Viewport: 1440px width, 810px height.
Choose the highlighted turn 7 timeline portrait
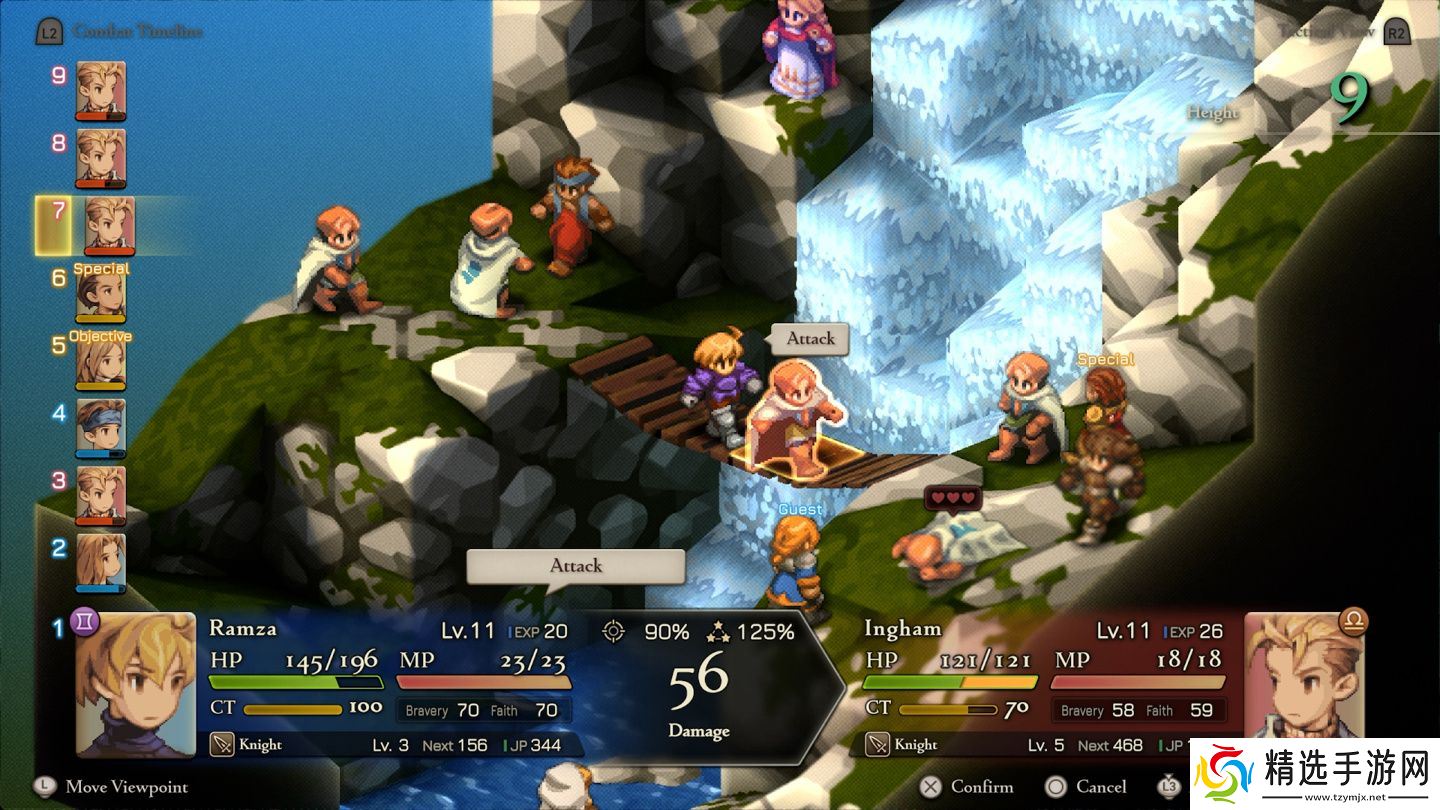click(x=109, y=225)
